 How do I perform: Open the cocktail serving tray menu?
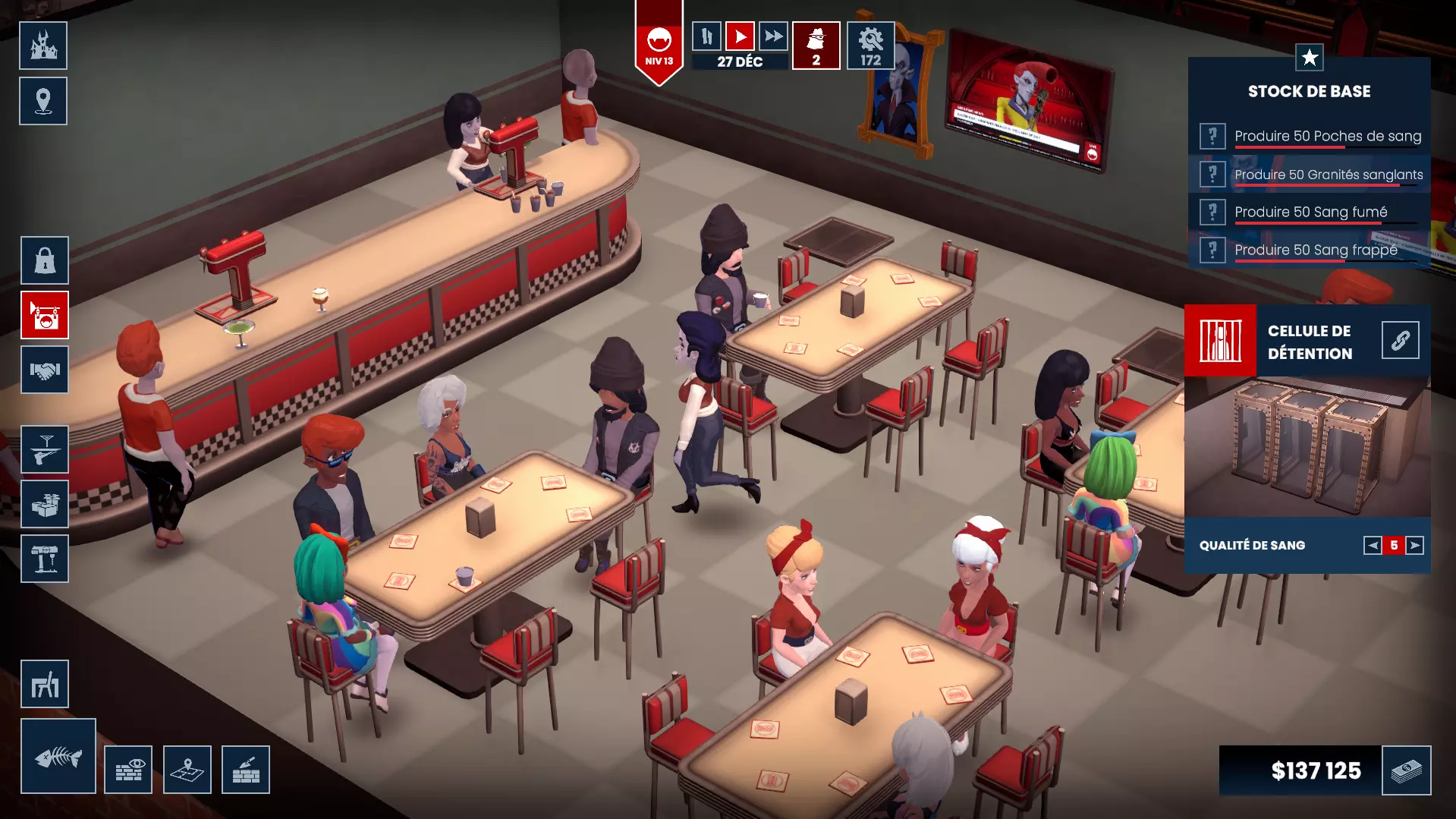tap(45, 449)
